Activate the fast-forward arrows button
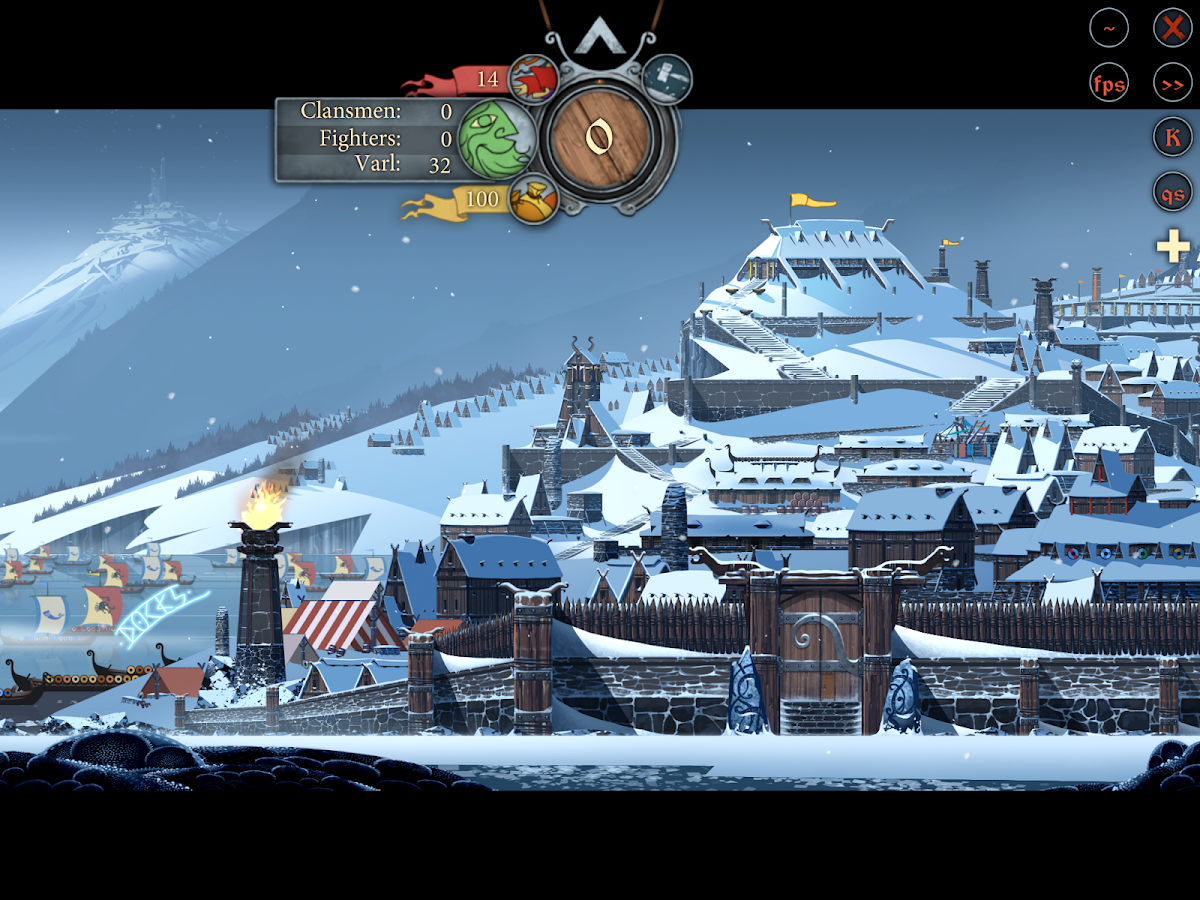 [1172, 83]
